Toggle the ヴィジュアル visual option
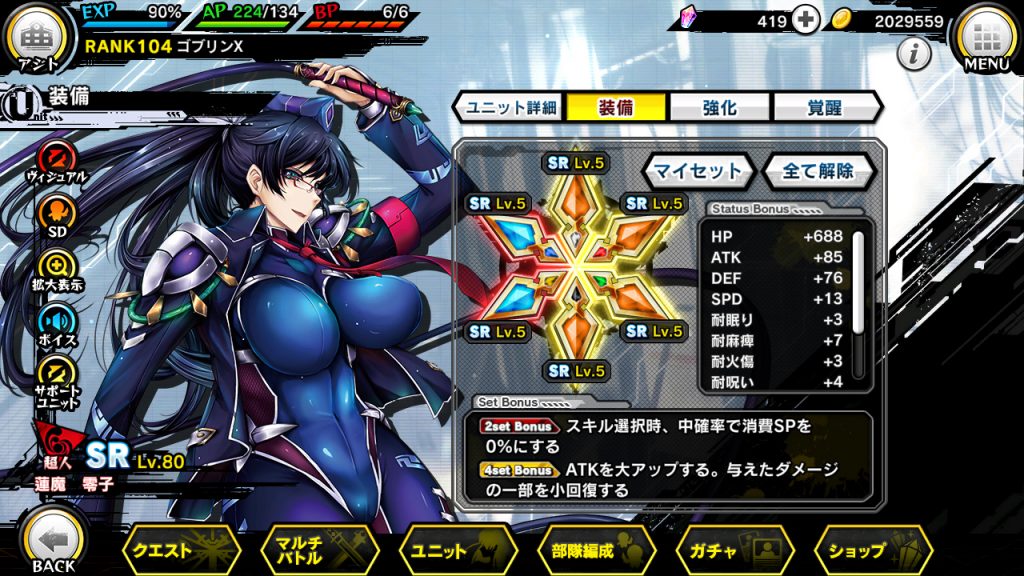The width and height of the screenshot is (1024, 576). [56, 159]
